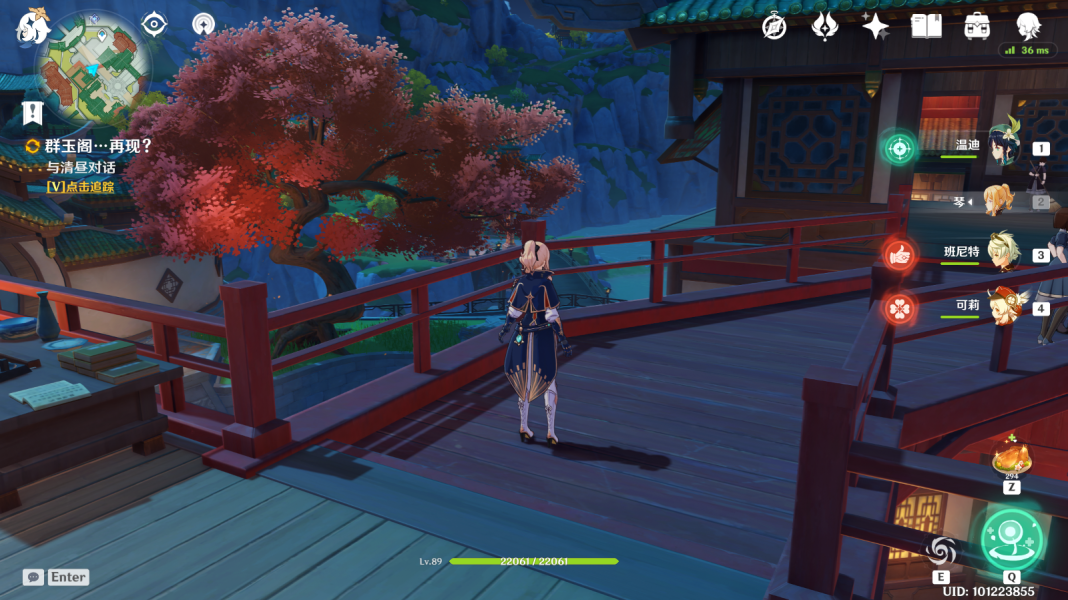Screen dimensions: 1068x600
Task: Open the compass icon in top bar
Action: 774,27
